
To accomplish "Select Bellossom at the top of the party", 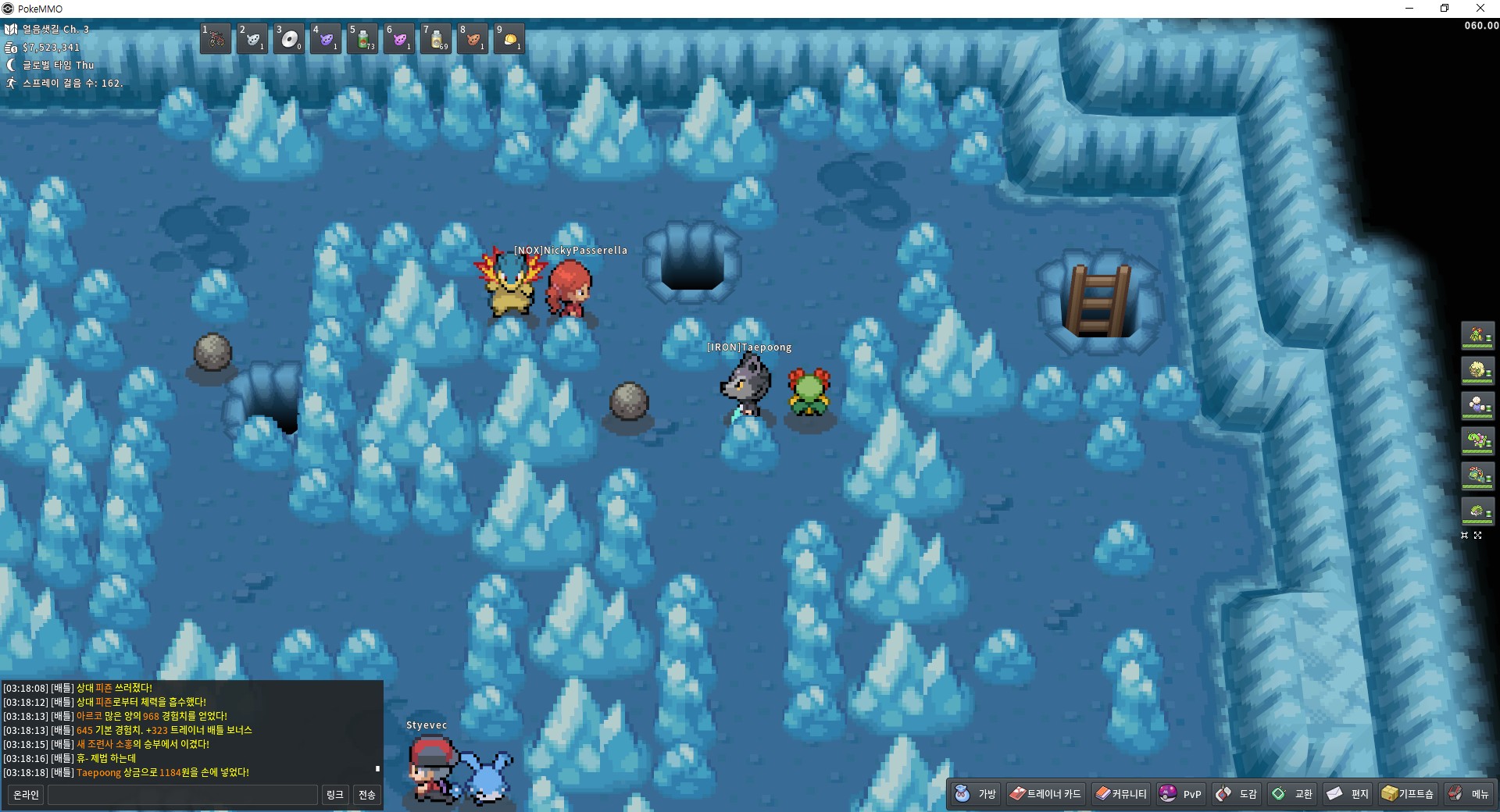I will coord(1477,336).
